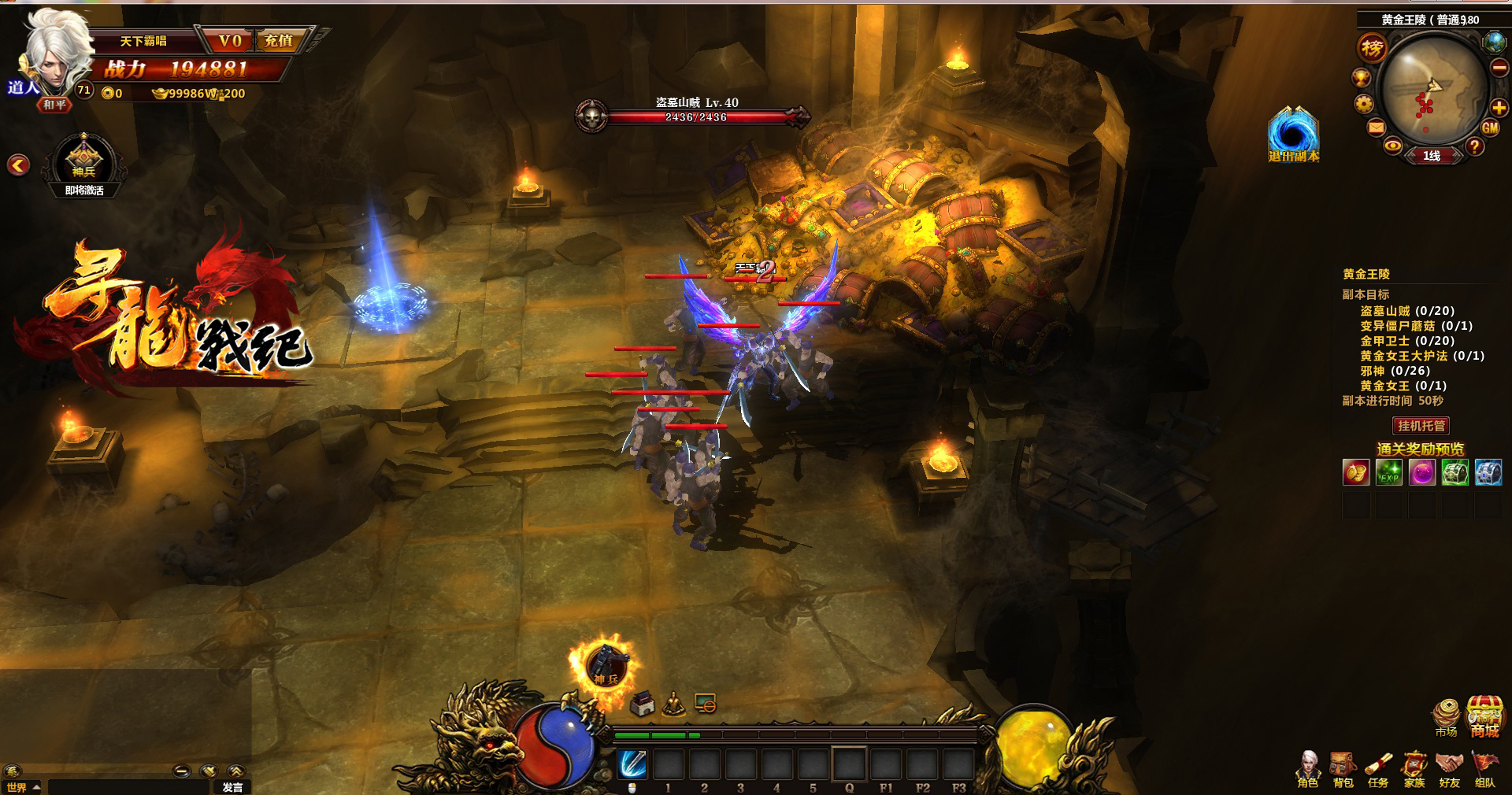Open the mail envelope icon

tap(1376, 128)
